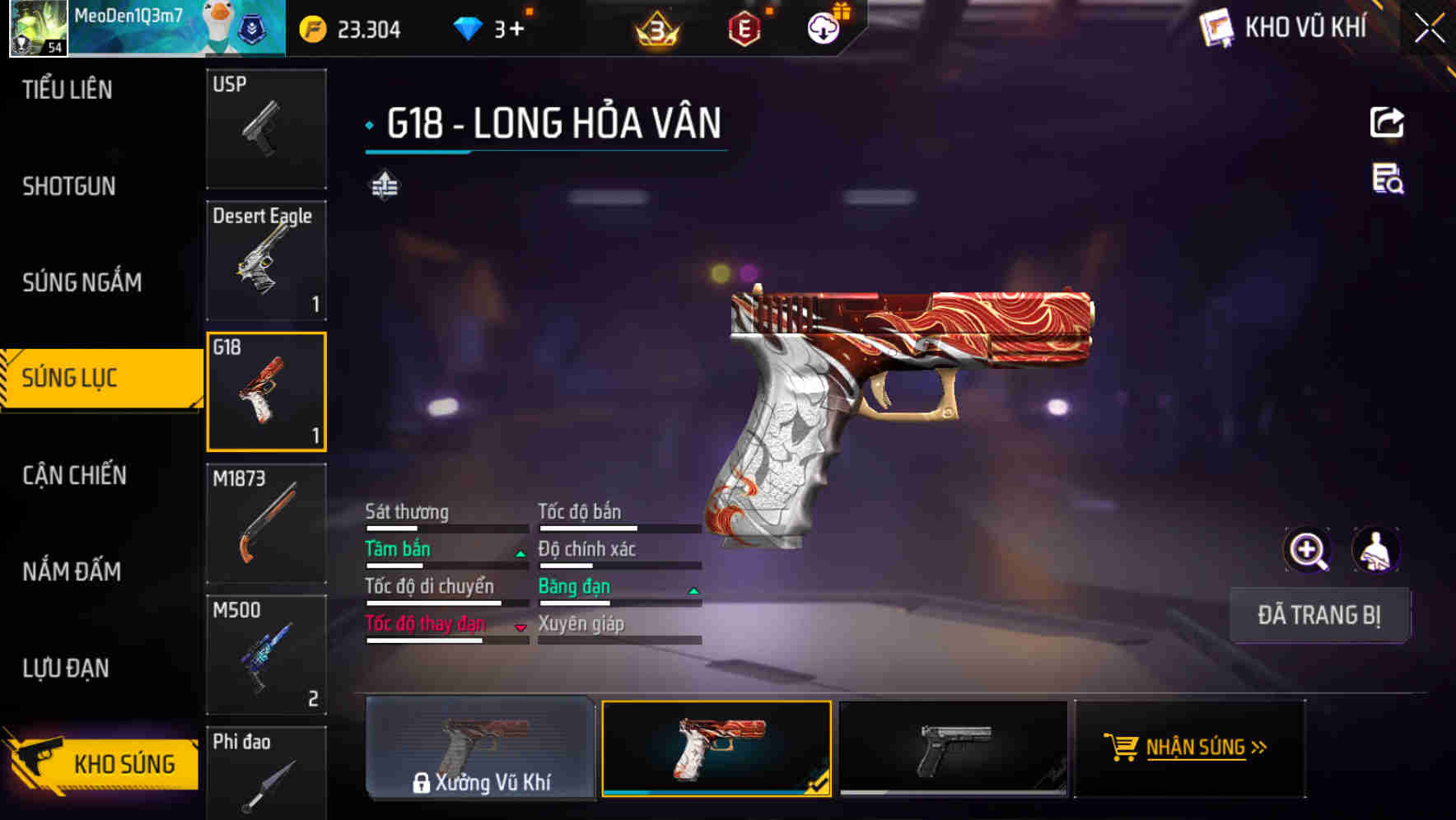Screen dimensions: 1456x820
Task: Choose the Cận Chiến category
Action: (x=74, y=475)
